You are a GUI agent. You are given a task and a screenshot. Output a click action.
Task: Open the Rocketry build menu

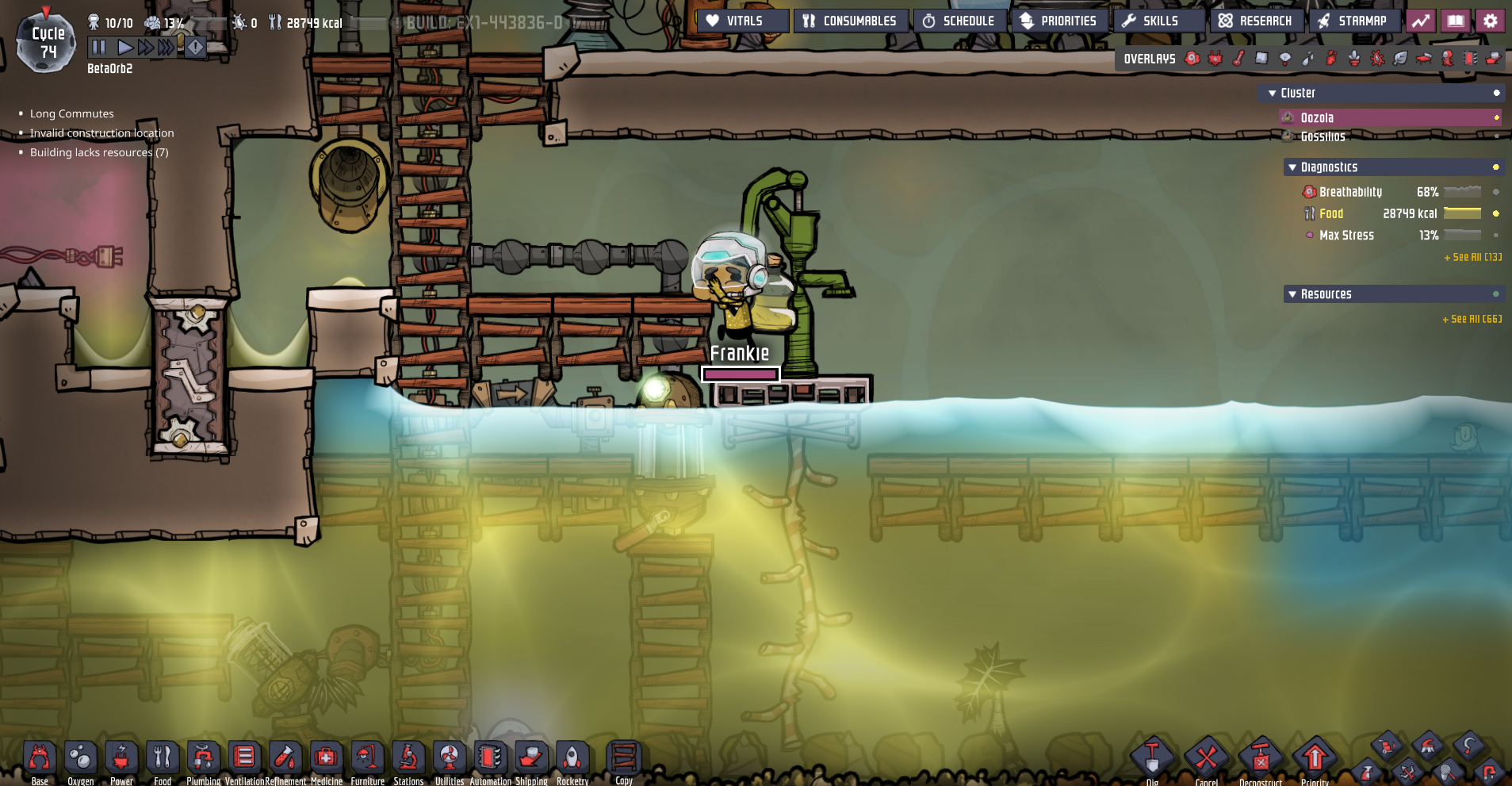[x=572, y=757]
